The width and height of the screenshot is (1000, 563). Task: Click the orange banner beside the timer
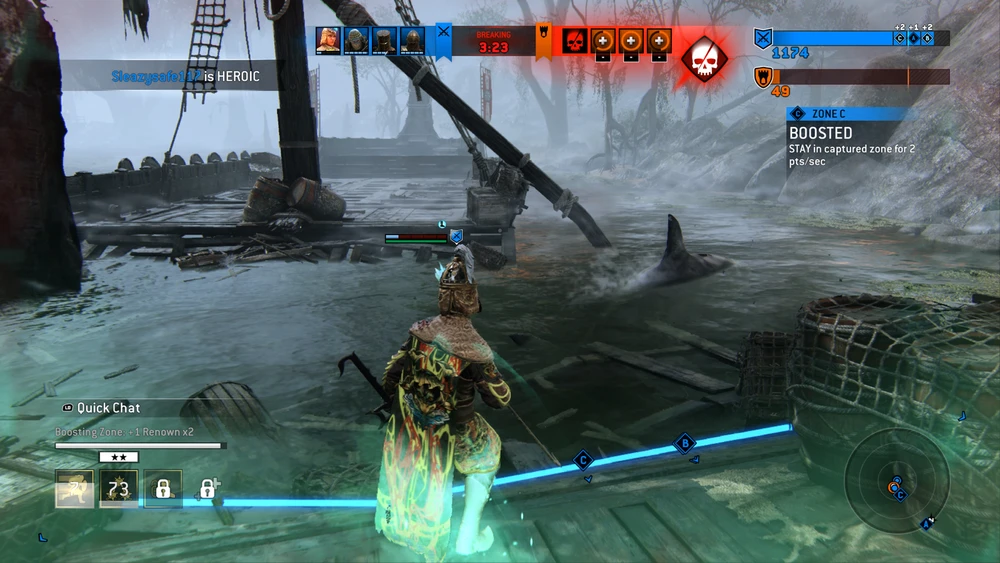(x=543, y=38)
